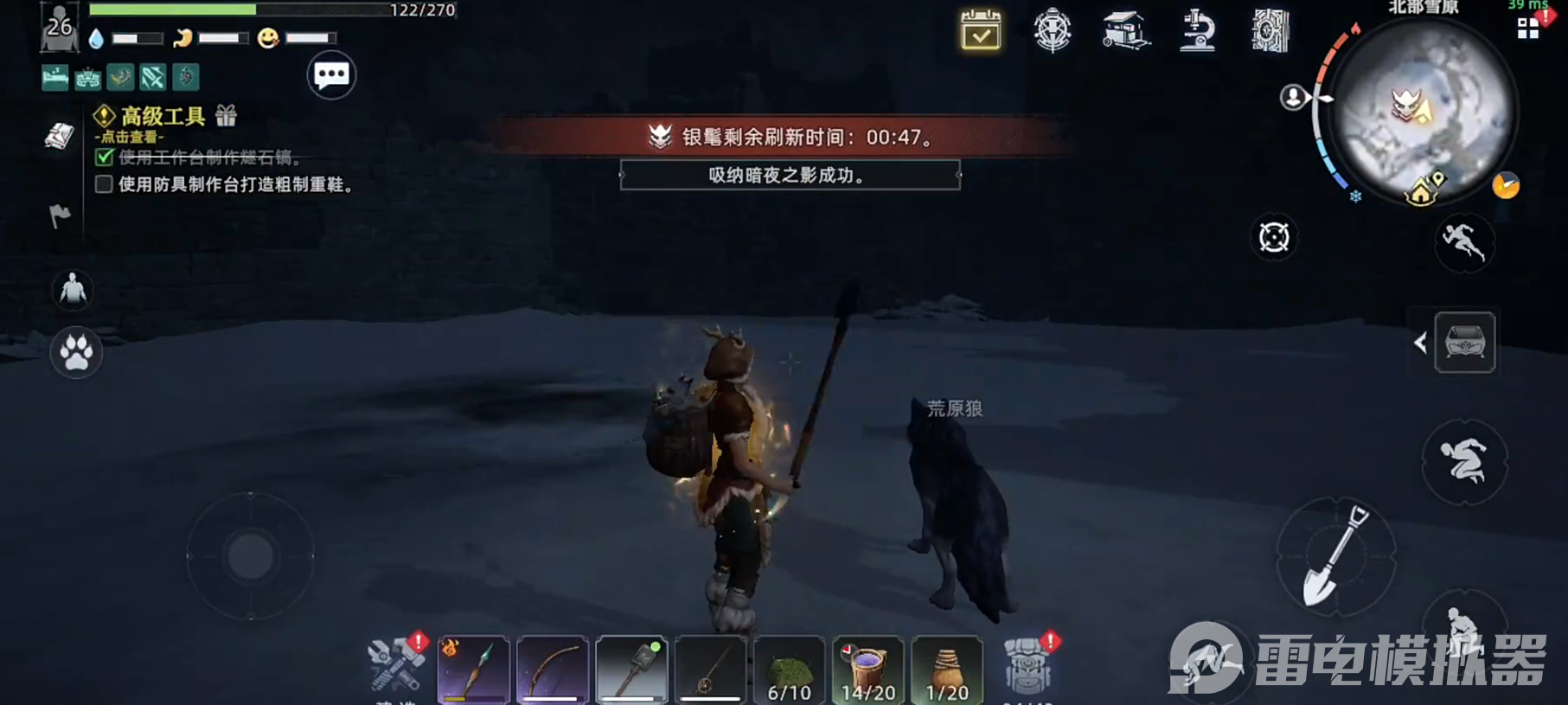This screenshot has height=705, width=1568.
Task: Check the 使用防具制作台打造粗制重鞋 quest task
Action: coord(104,183)
